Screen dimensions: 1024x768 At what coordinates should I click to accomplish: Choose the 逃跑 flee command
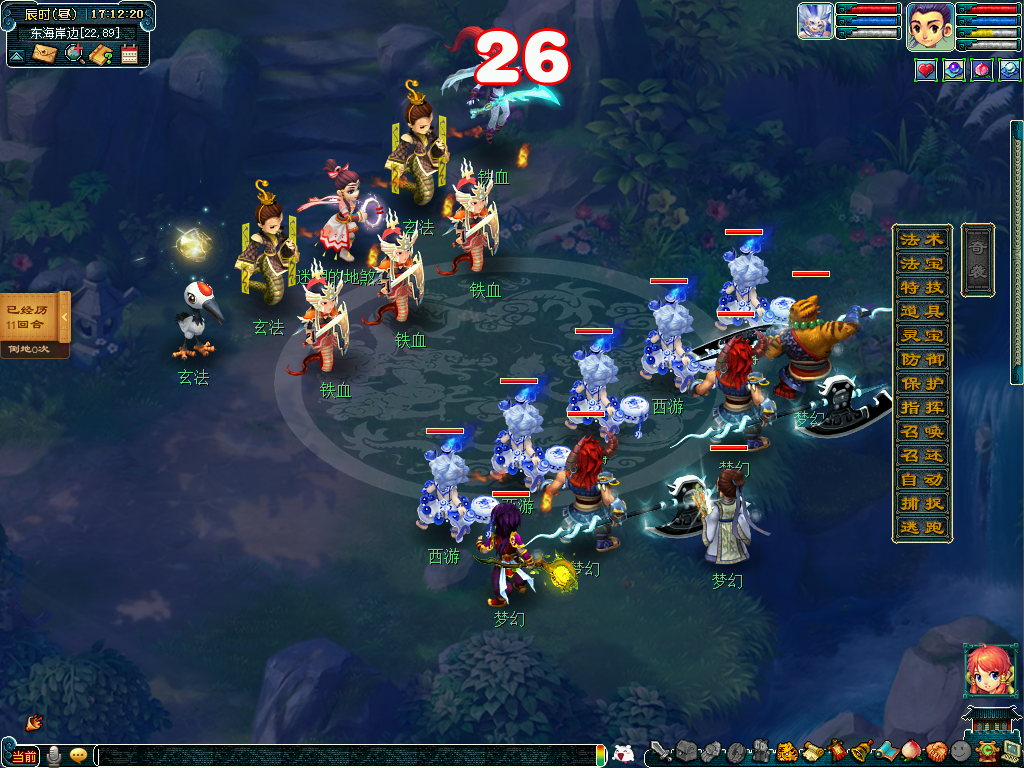point(921,528)
